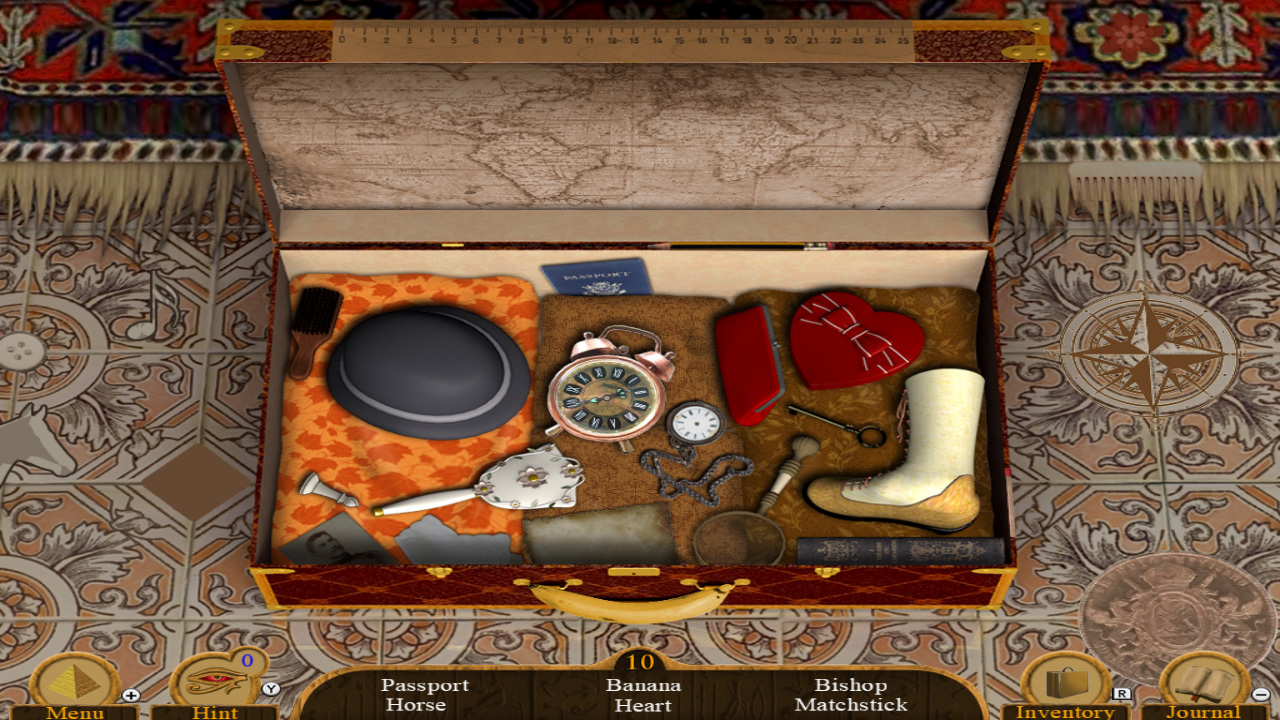Select "Passport" in the hidden object list
Screen dimensions: 1280x720
click(x=424, y=686)
